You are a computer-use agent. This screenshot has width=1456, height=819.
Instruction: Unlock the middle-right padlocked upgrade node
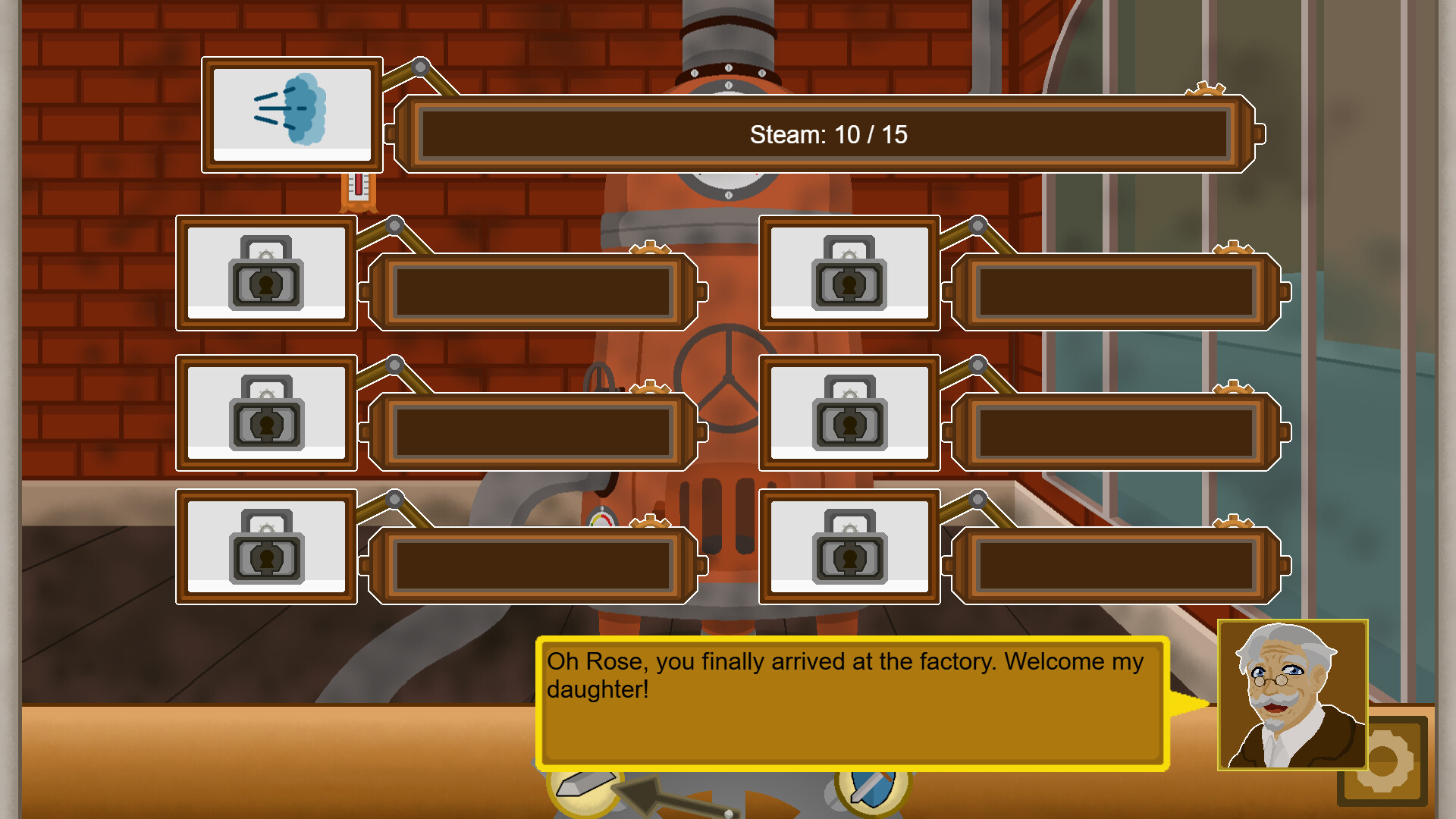(x=851, y=415)
